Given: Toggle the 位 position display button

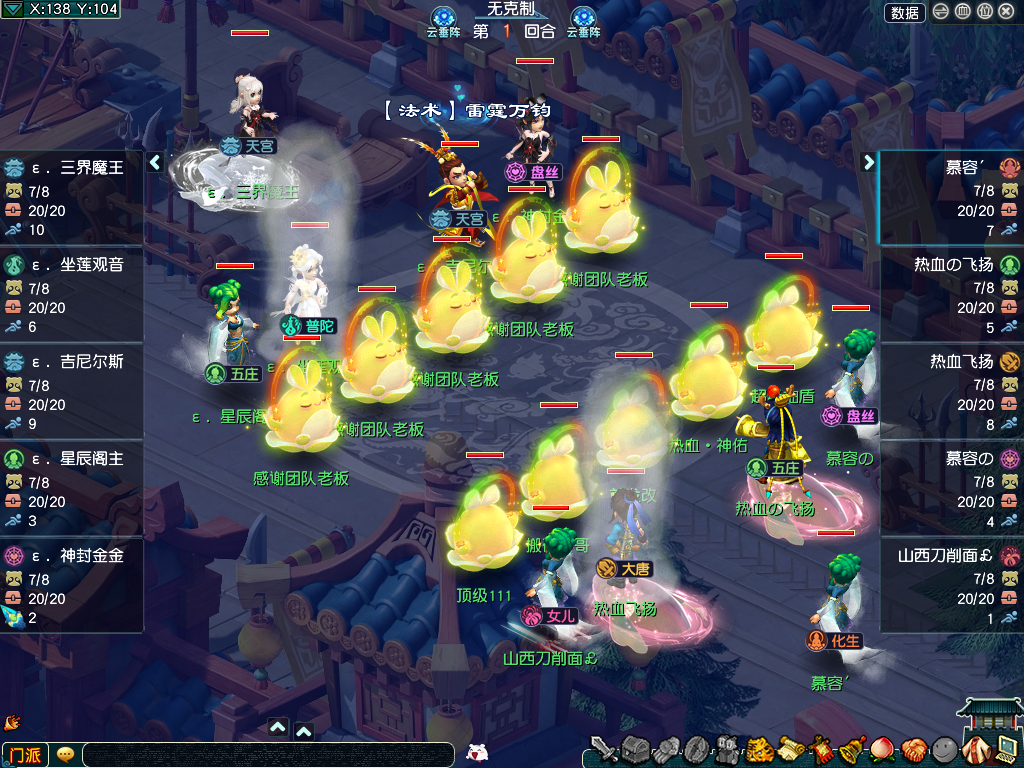Looking at the screenshot, I should coord(984,12).
